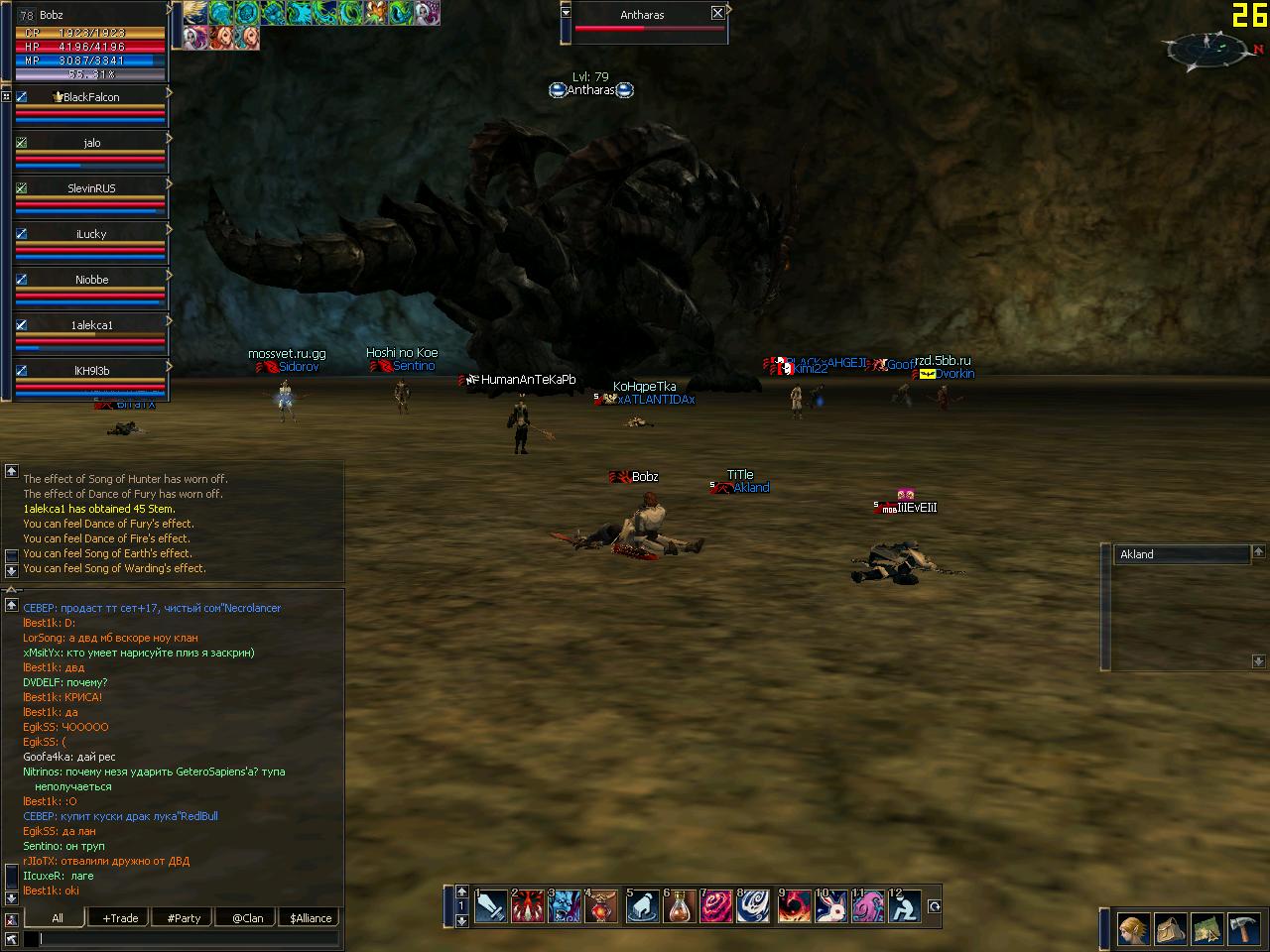The height and width of the screenshot is (952, 1270).
Task: Open the world map icon
Action: pos(1207,929)
